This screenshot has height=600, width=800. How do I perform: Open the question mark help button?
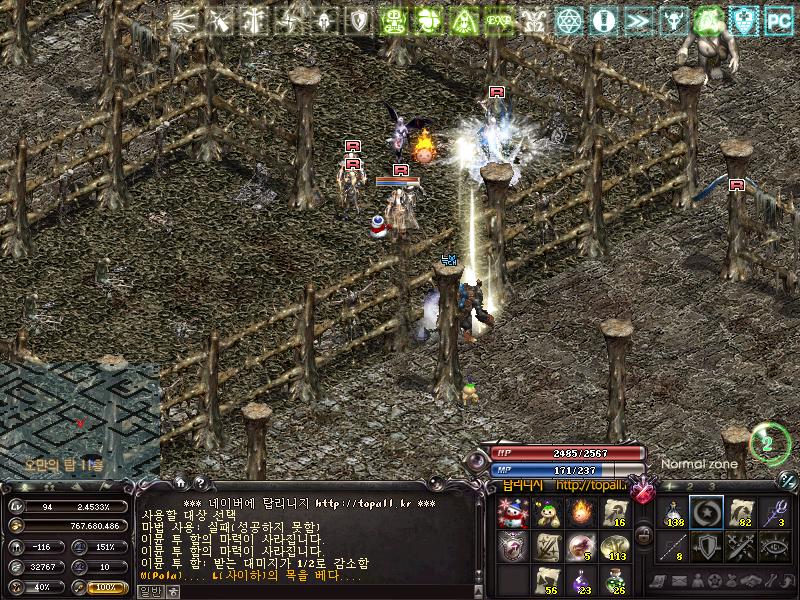pos(199,482)
